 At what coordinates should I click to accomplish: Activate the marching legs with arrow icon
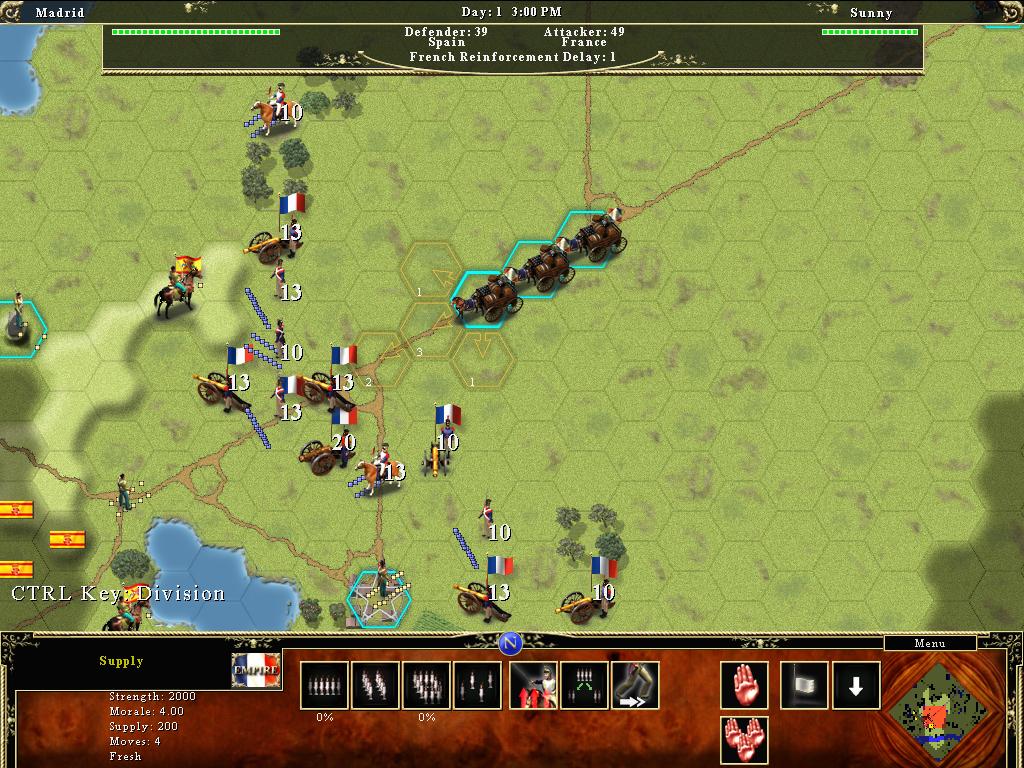coord(635,685)
